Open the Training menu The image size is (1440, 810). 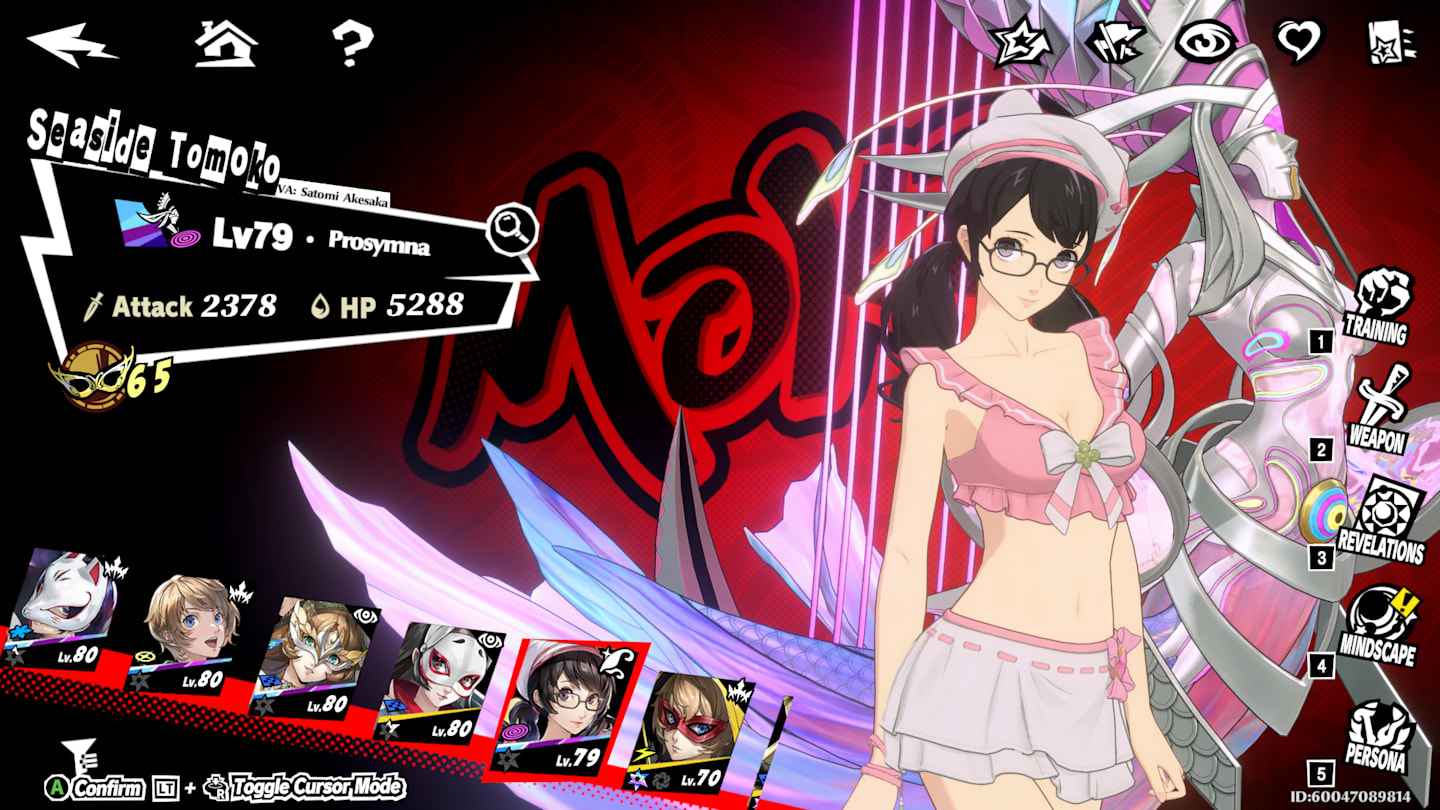(x=1378, y=305)
